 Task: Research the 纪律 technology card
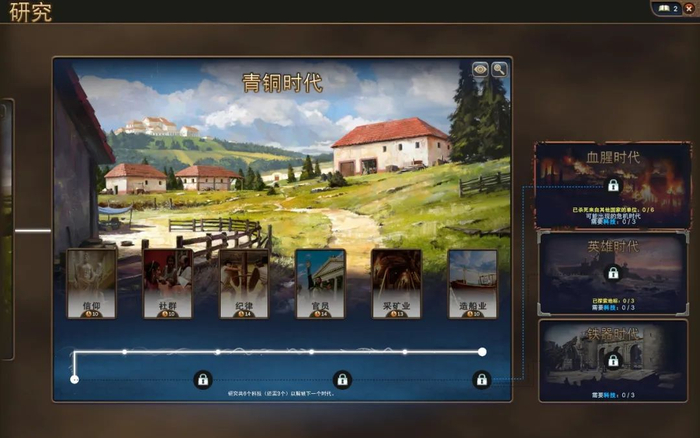[244, 284]
